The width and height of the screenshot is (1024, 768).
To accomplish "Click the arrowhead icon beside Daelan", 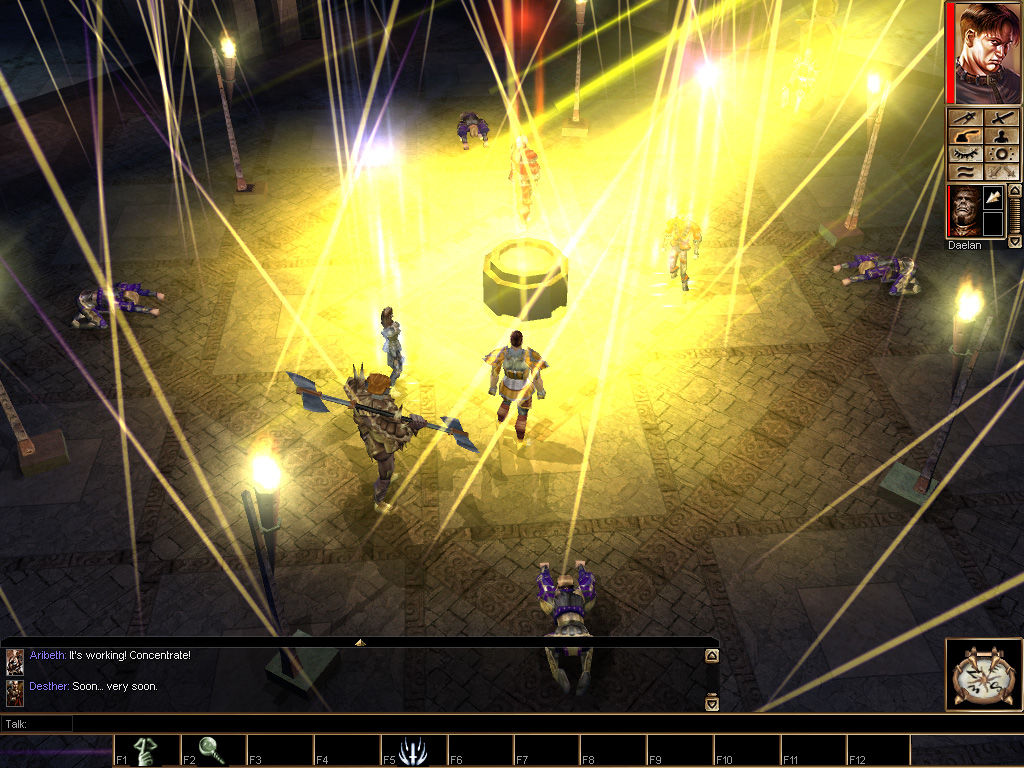I will click(994, 199).
